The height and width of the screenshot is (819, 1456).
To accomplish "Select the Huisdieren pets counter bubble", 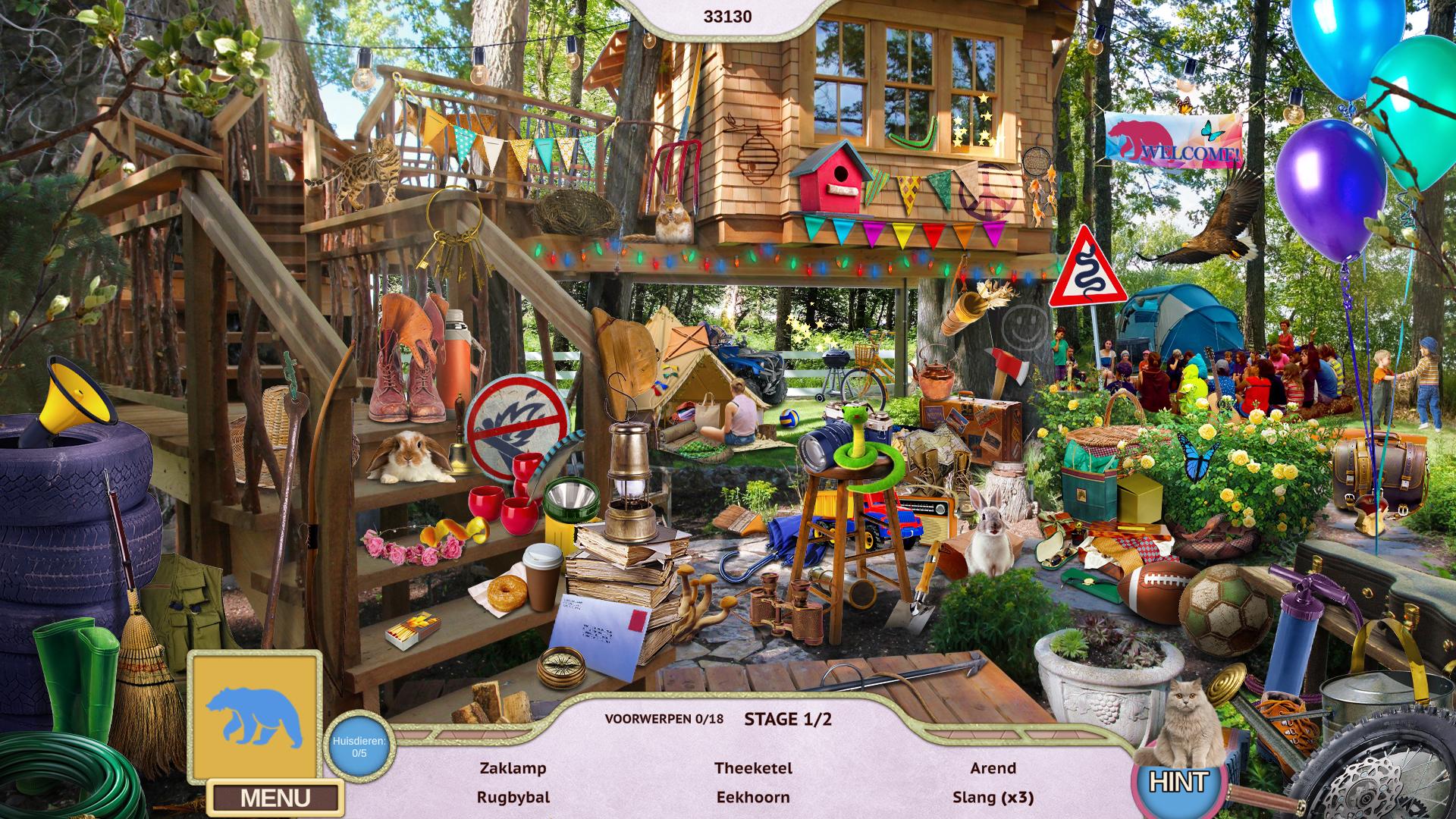I will click(x=359, y=746).
